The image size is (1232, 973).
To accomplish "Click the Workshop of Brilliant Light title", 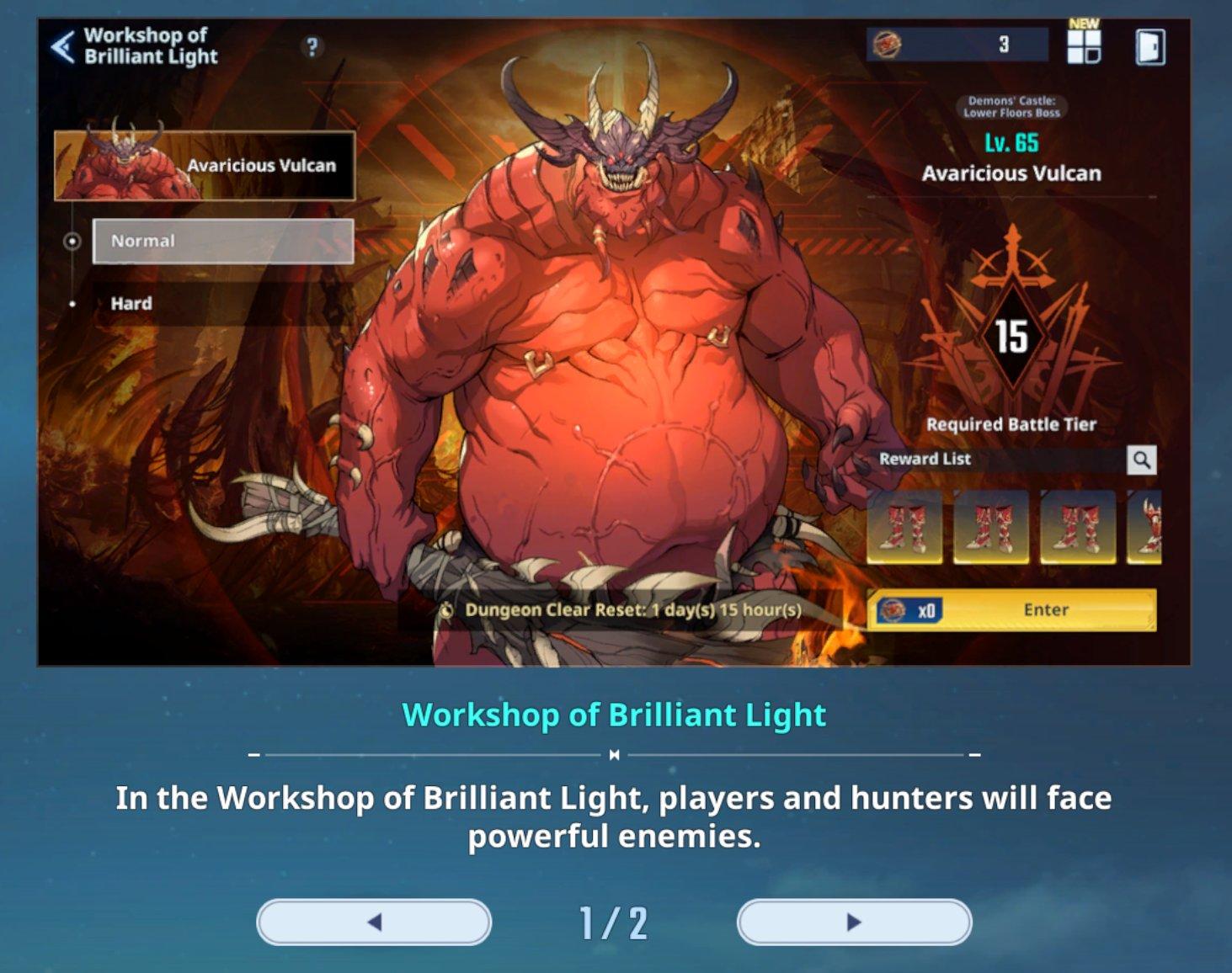I will pyautogui.click(x=615, y=715).
